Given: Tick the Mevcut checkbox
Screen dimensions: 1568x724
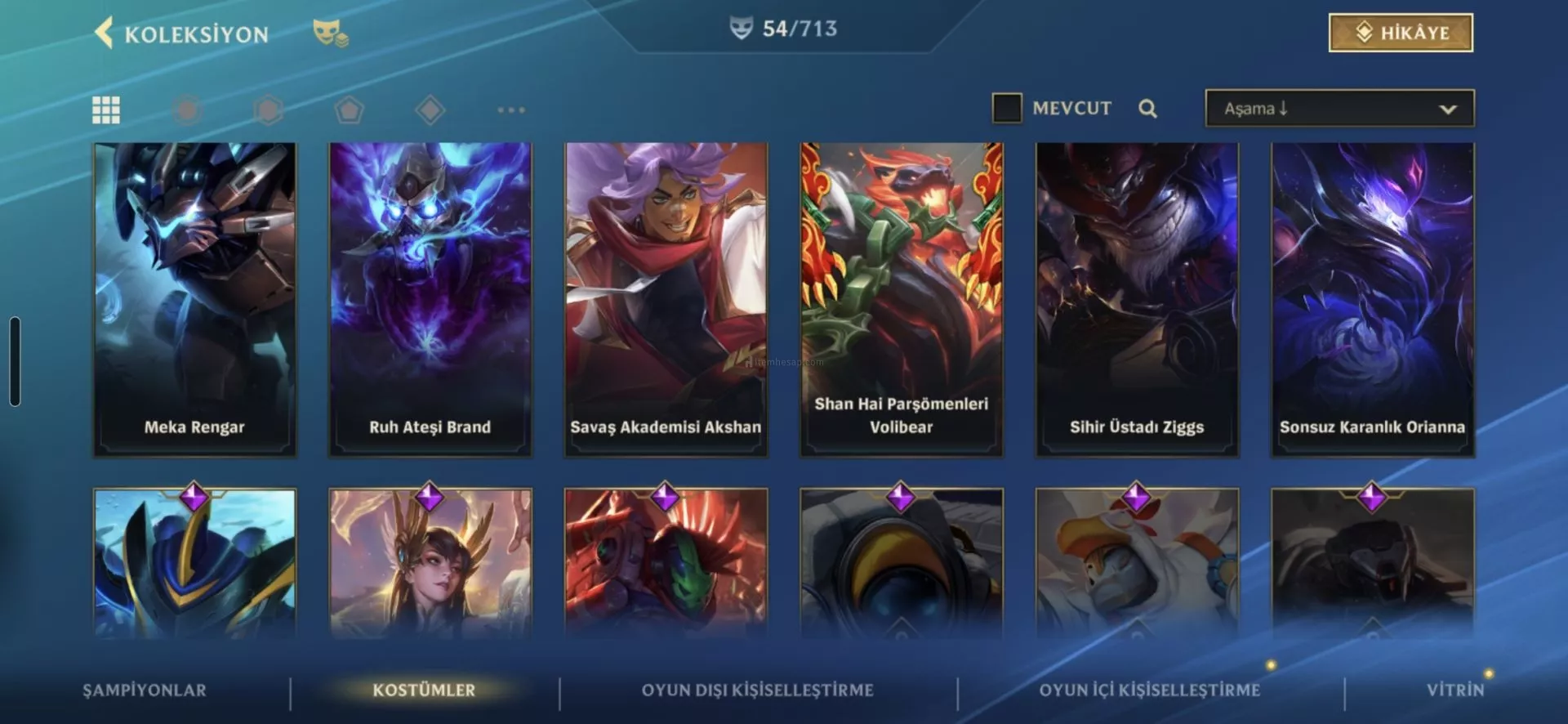Looking at the screenshot, I should click(x=1006, y=108).
